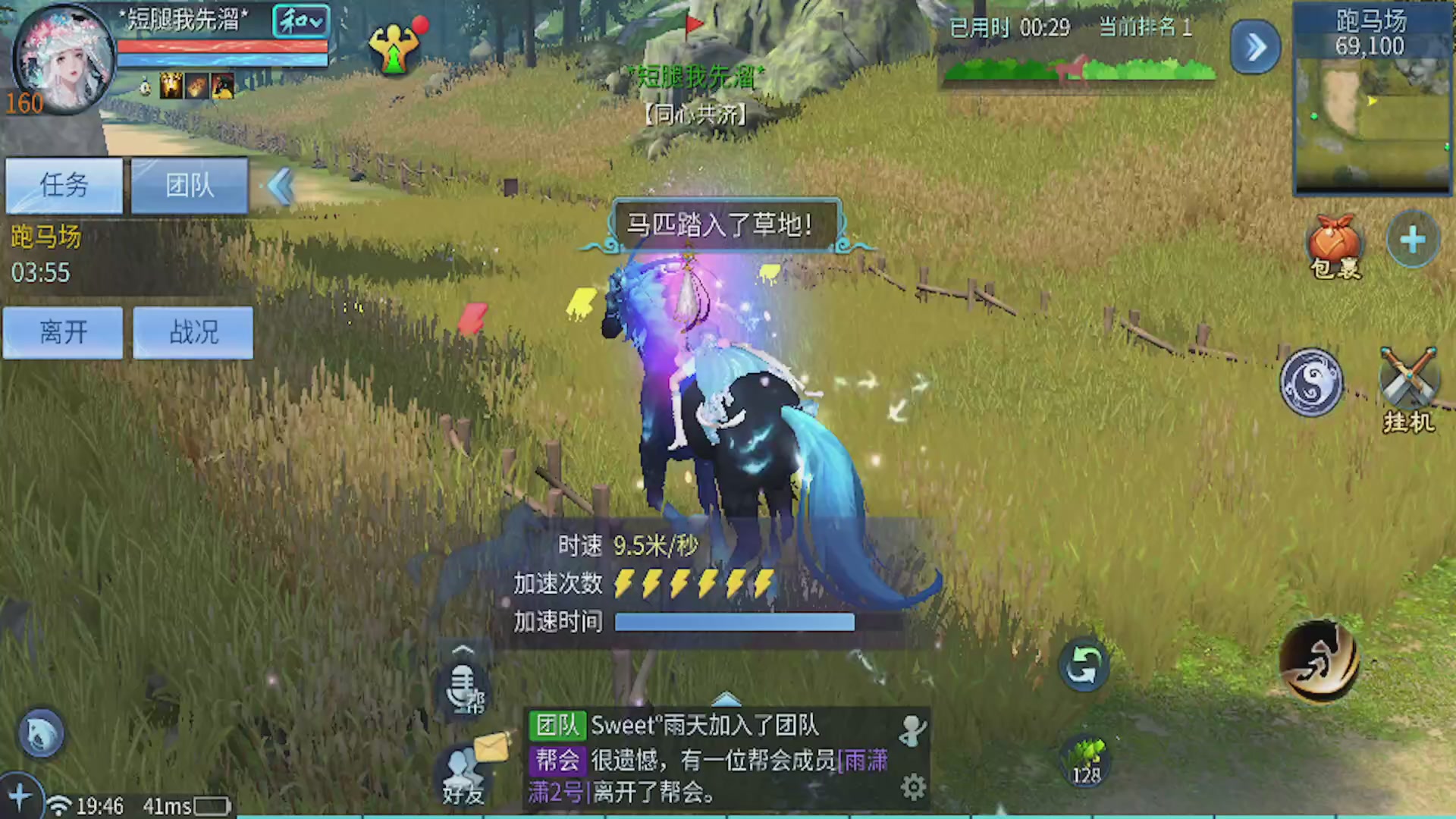This screenshot has width=1456, height=819.
Task: Expand race details with the double-arrow button
Action: (x=1255, y=47)
